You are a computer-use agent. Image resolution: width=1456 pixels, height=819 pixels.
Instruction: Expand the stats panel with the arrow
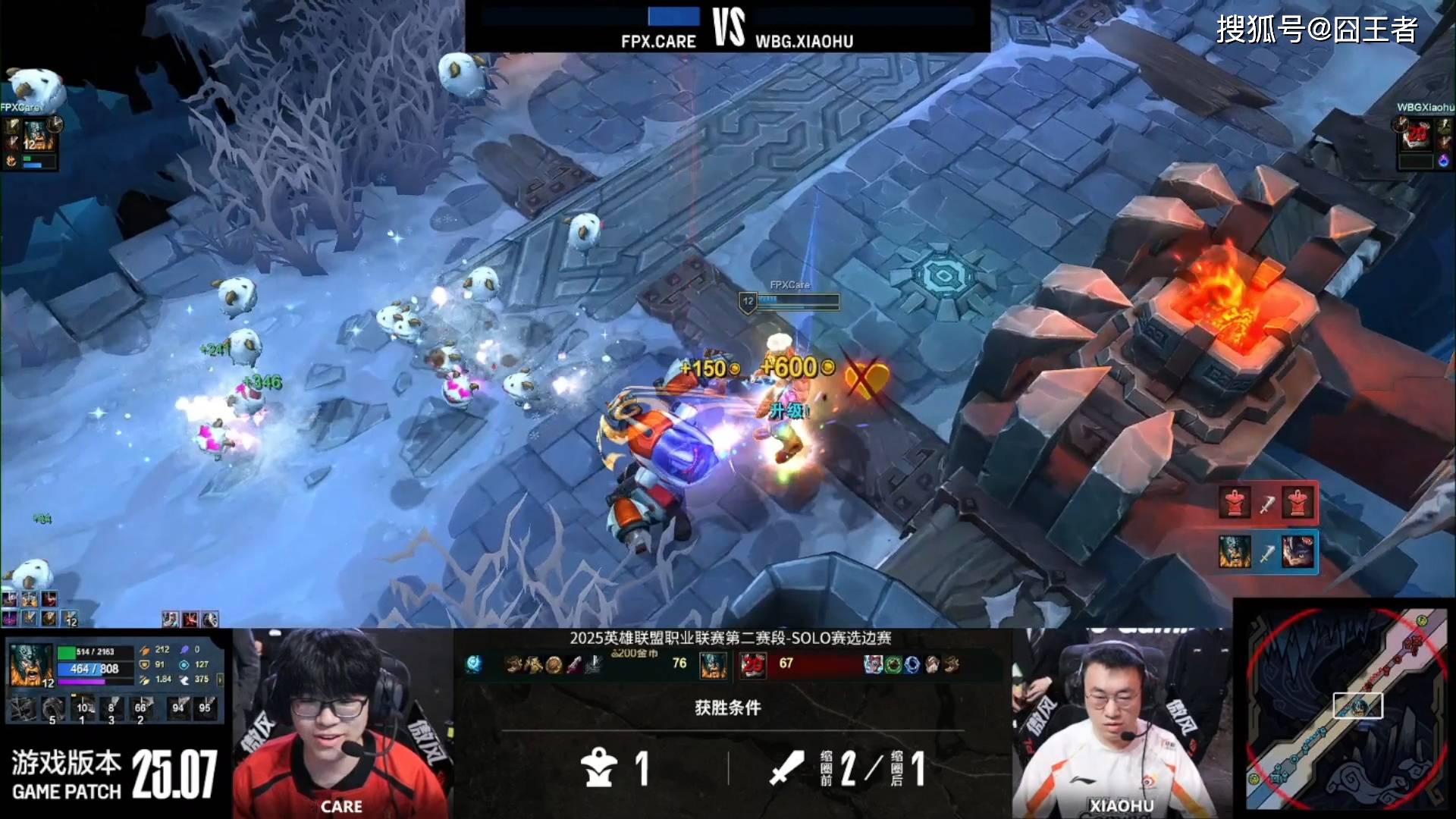tap(220, 679)
